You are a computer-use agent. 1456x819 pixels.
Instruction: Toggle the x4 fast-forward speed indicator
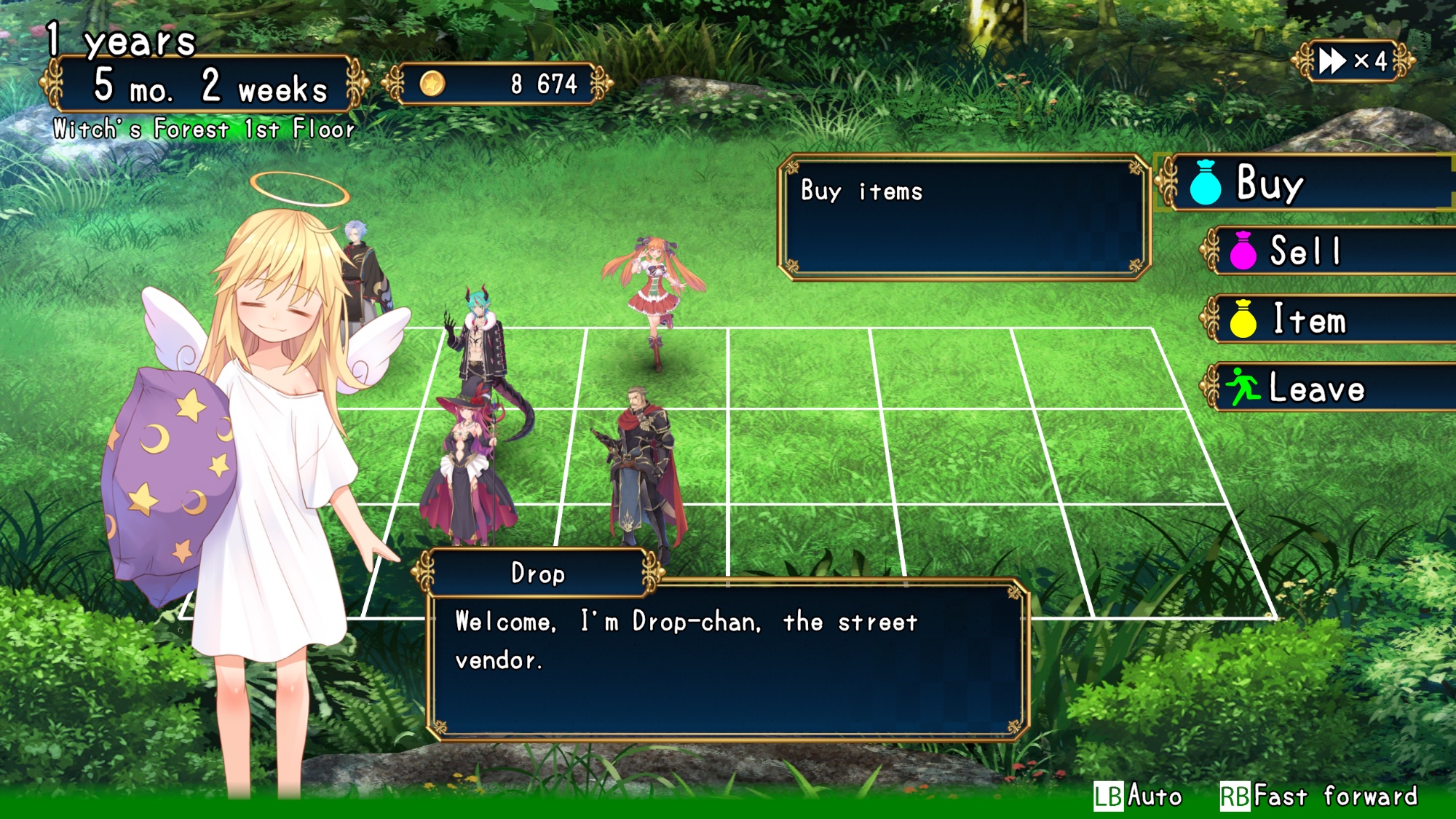coord(1353,61)
